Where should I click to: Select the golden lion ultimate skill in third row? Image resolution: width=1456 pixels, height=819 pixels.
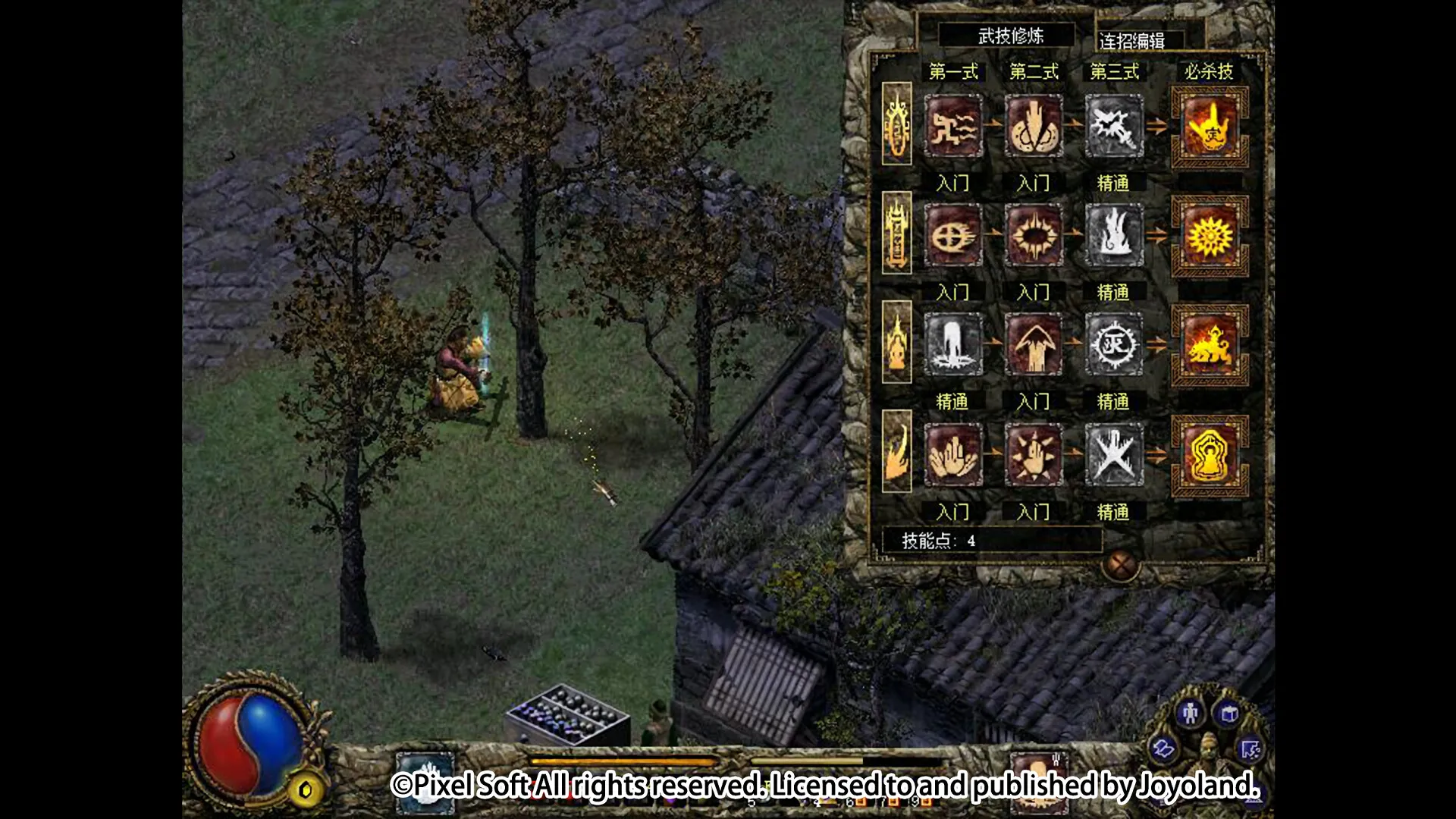coord(1210,343)
